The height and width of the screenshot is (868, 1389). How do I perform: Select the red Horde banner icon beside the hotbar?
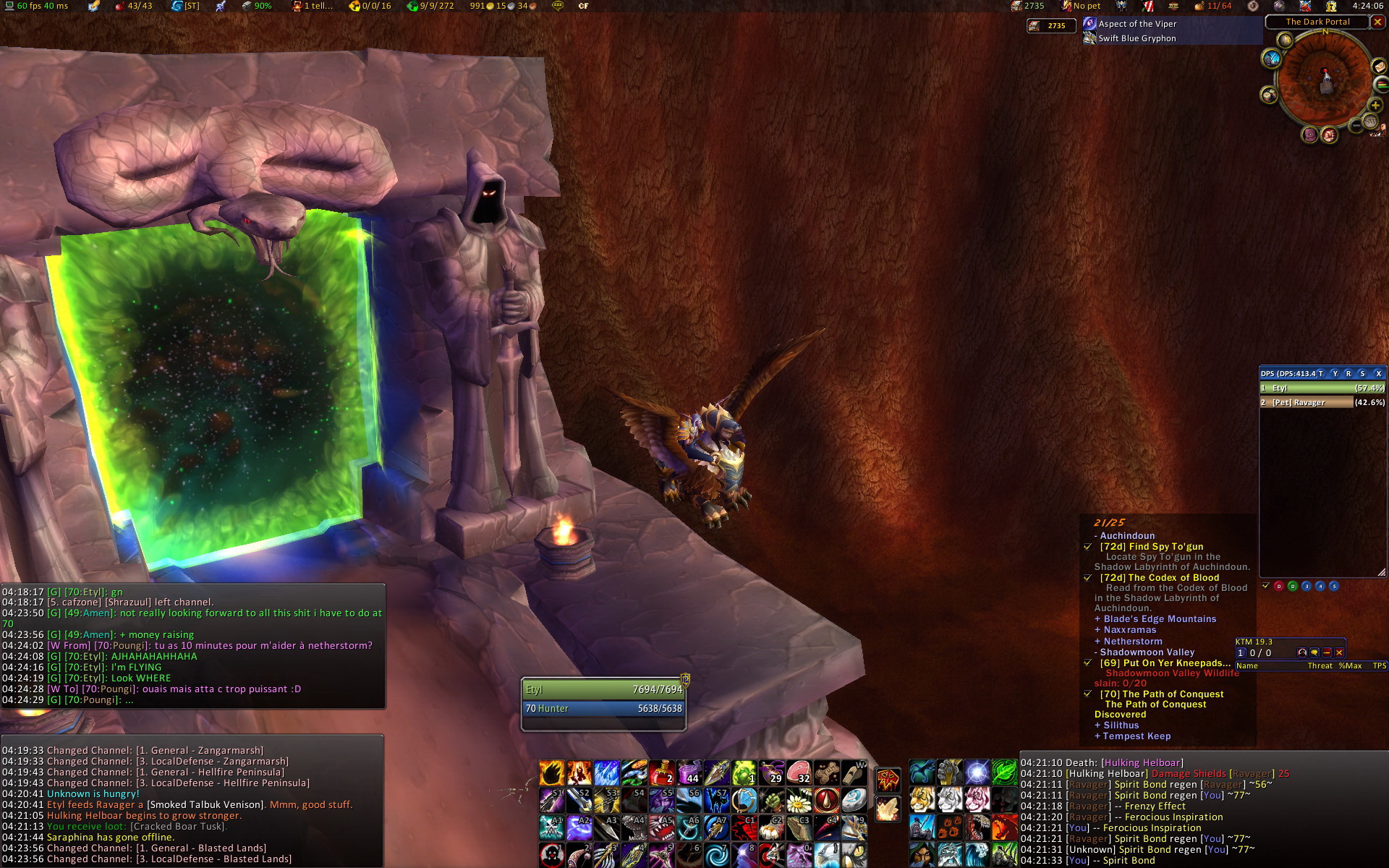coord(888,780)
